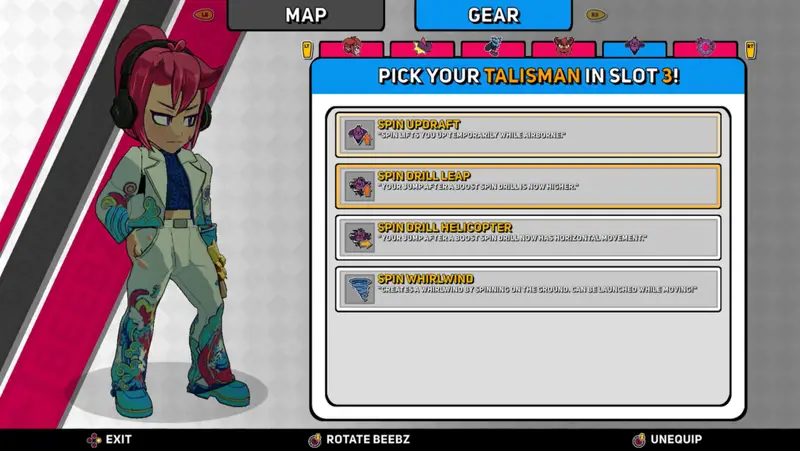Equip the Spin Whirlwind talisman

[x=528, y=289]
